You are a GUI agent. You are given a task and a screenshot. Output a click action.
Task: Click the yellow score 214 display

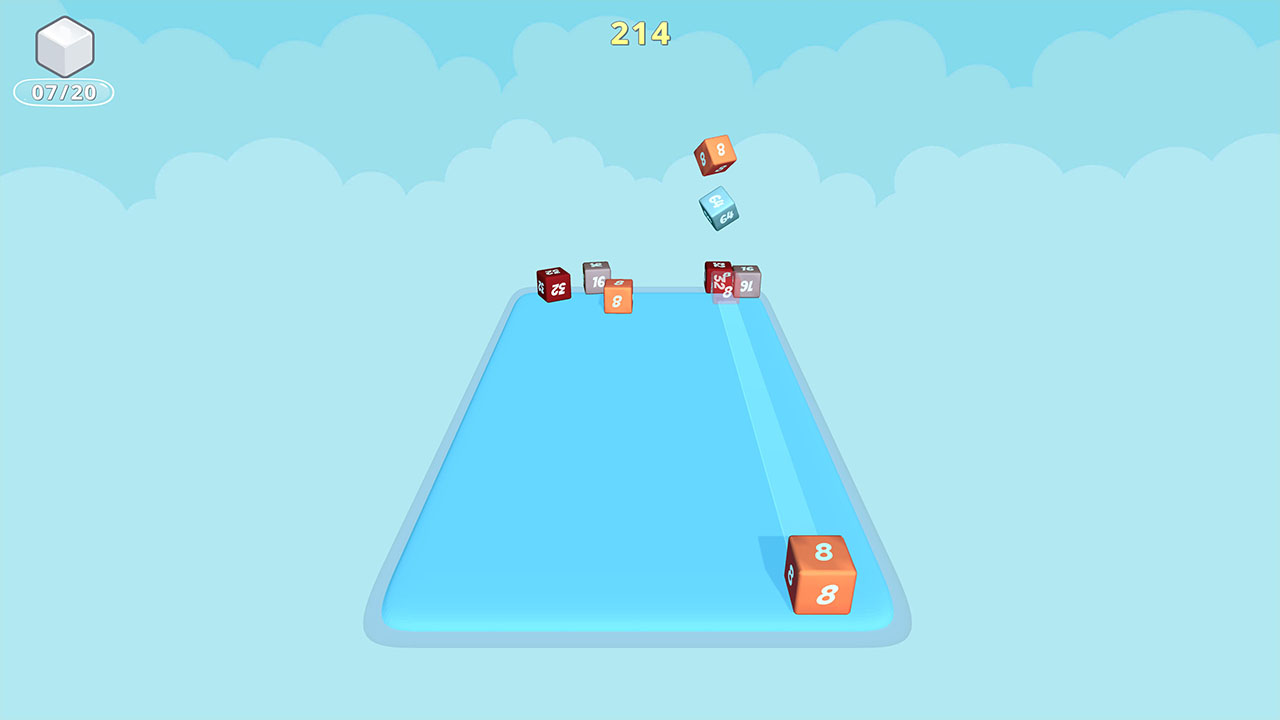[639, 33]
